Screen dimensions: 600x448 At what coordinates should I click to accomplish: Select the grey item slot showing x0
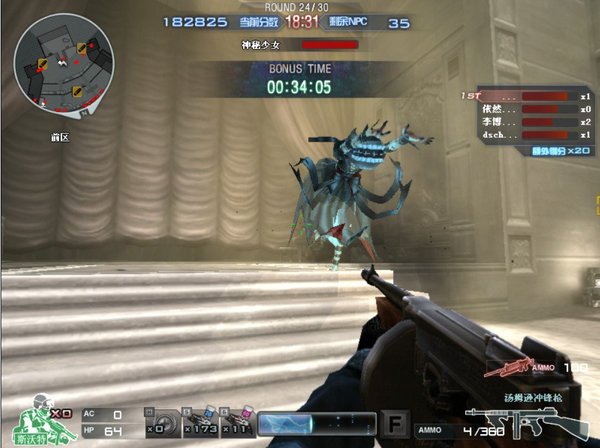pos(156,423)
